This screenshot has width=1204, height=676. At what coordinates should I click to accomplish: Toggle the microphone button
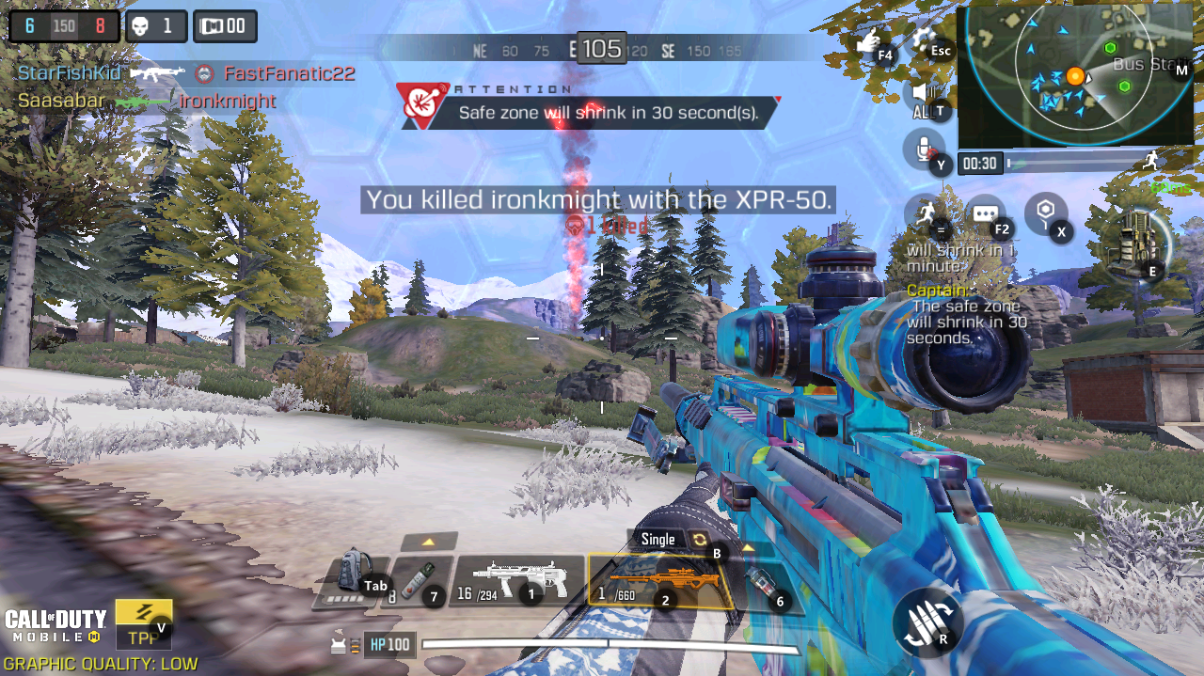pos(923,150)
